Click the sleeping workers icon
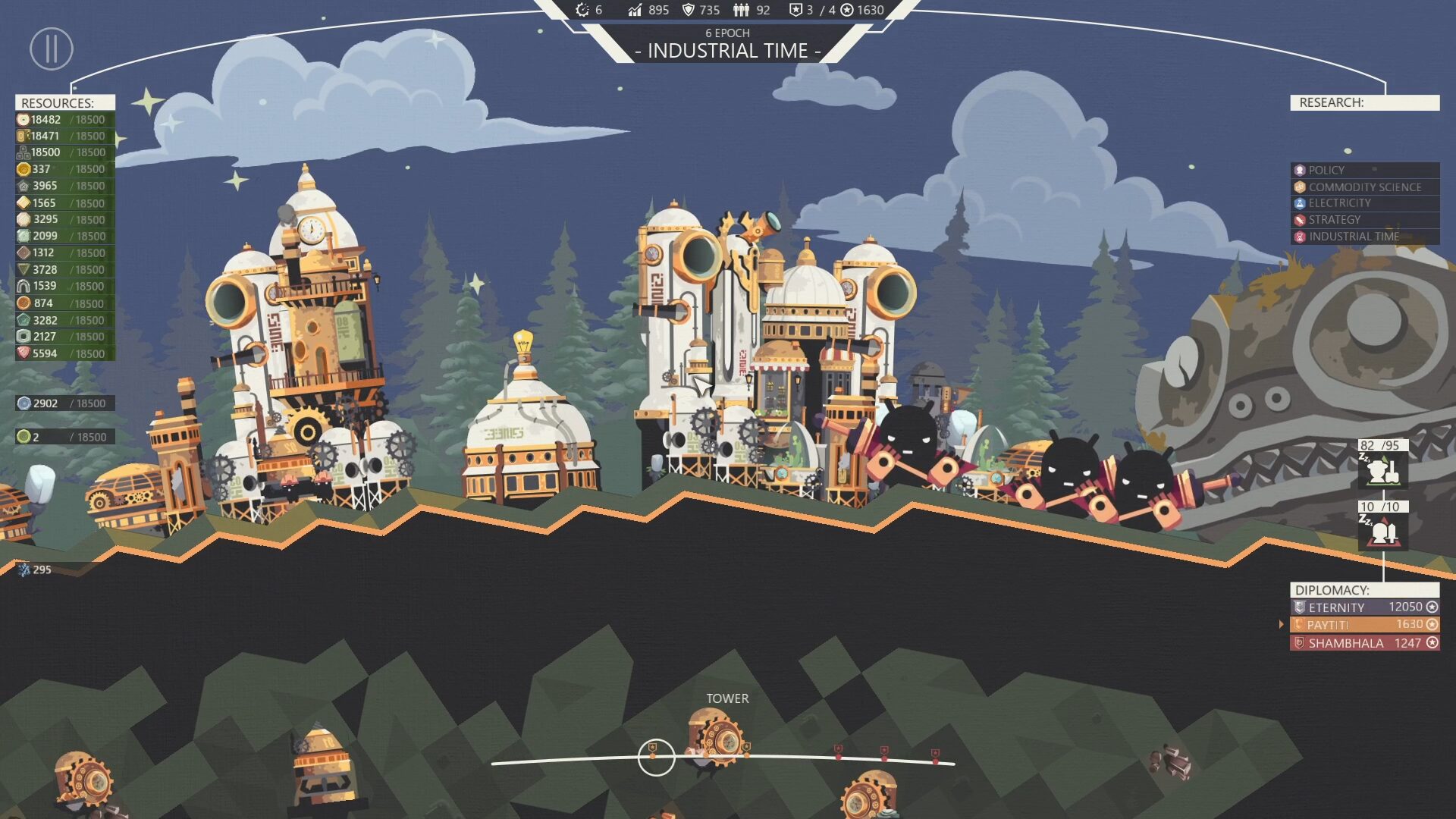Screen dimensions: 1456x819 (1382, 470)
